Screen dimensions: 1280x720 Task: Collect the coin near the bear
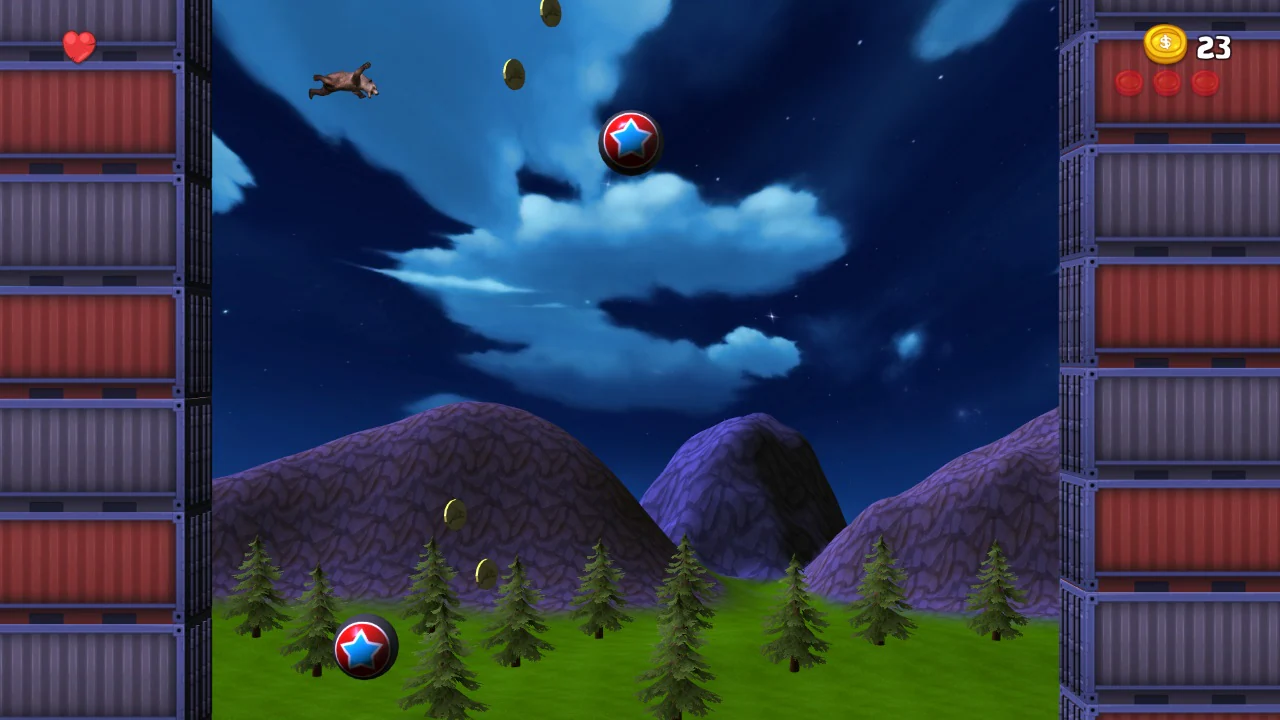(x=513, y=75)
